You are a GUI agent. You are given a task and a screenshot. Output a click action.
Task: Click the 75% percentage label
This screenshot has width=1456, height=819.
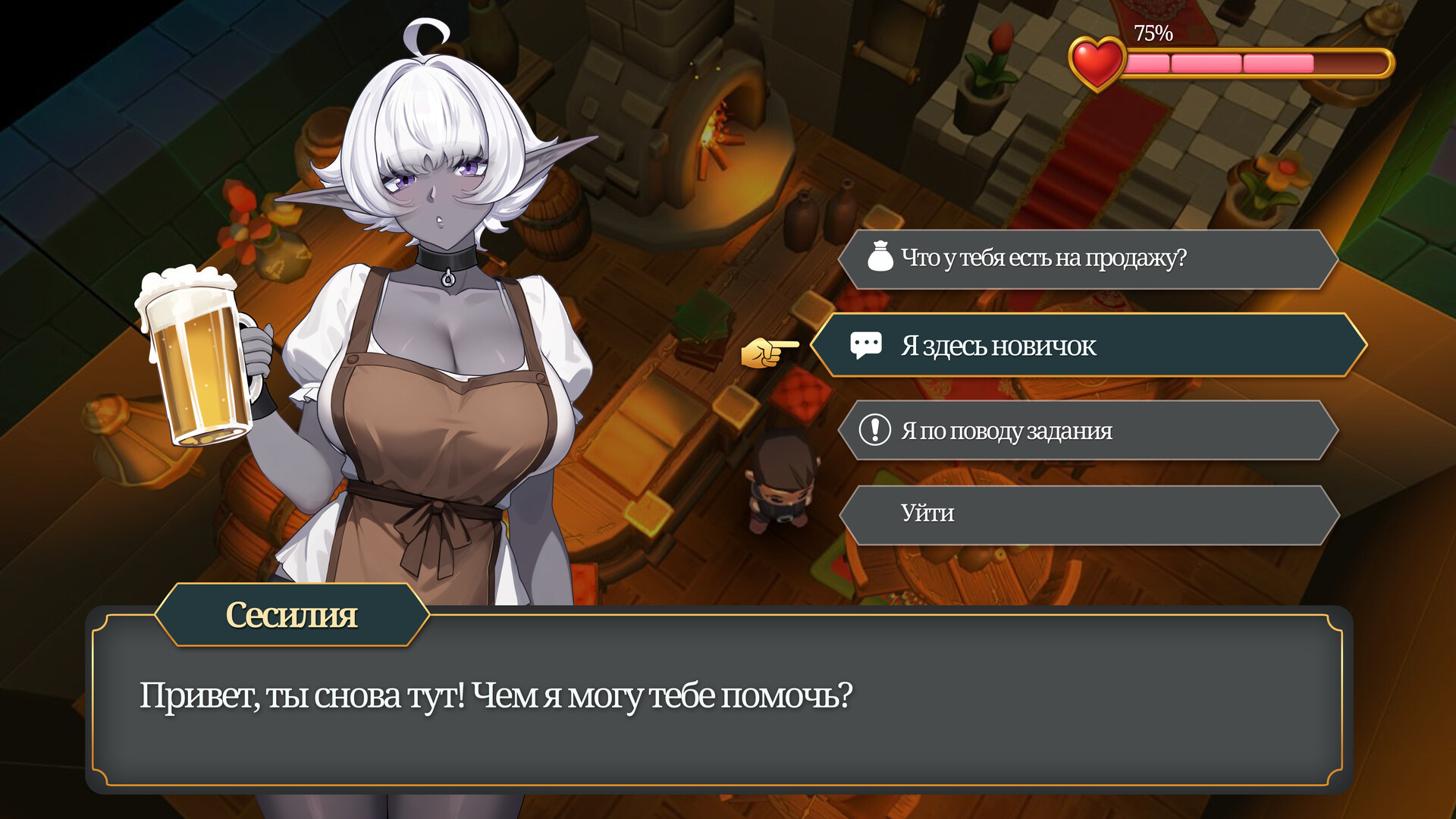pos(1153,33)
